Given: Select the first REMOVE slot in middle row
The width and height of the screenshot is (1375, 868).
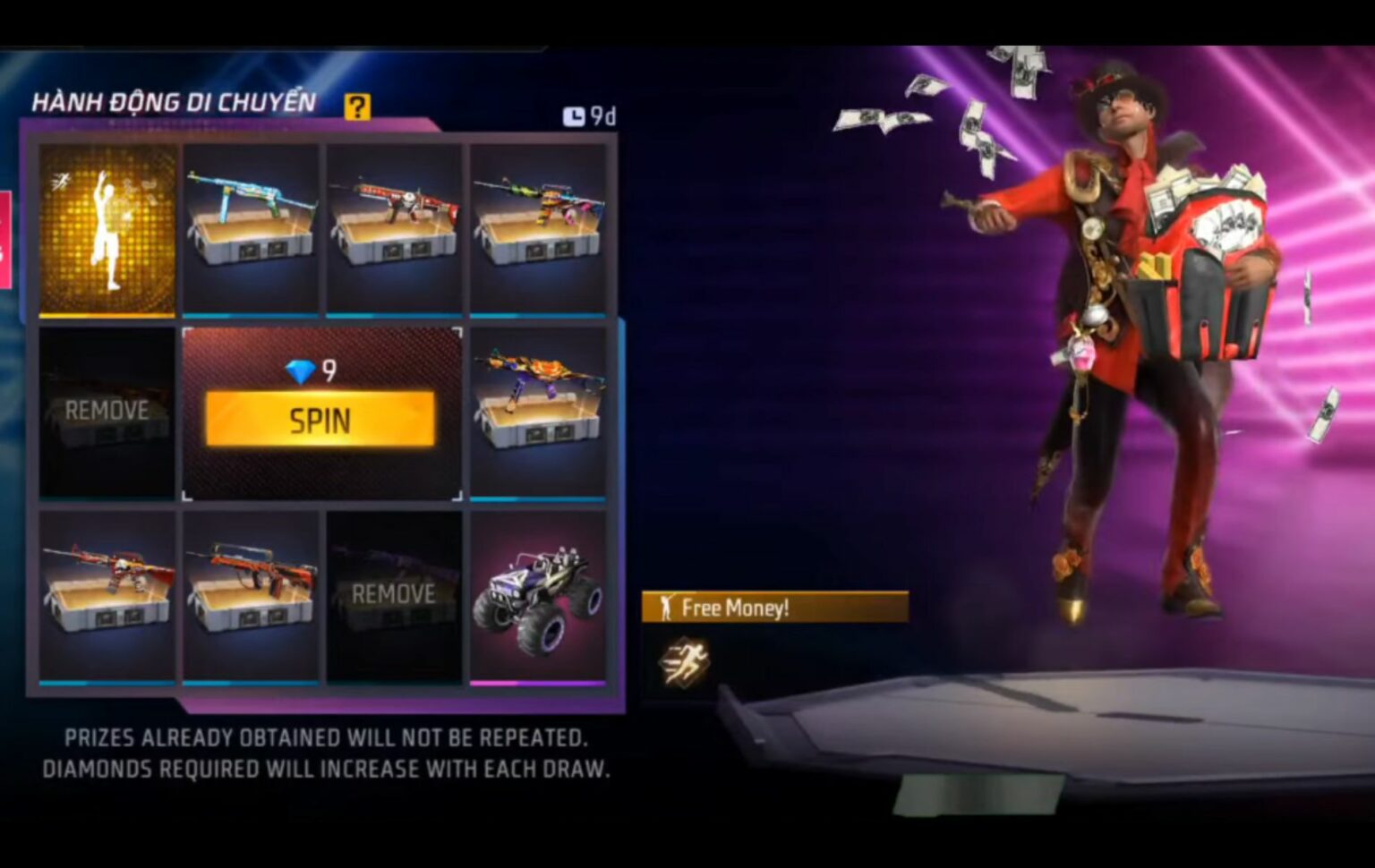Looking at the screenshot, I should (x=107, y=412).
